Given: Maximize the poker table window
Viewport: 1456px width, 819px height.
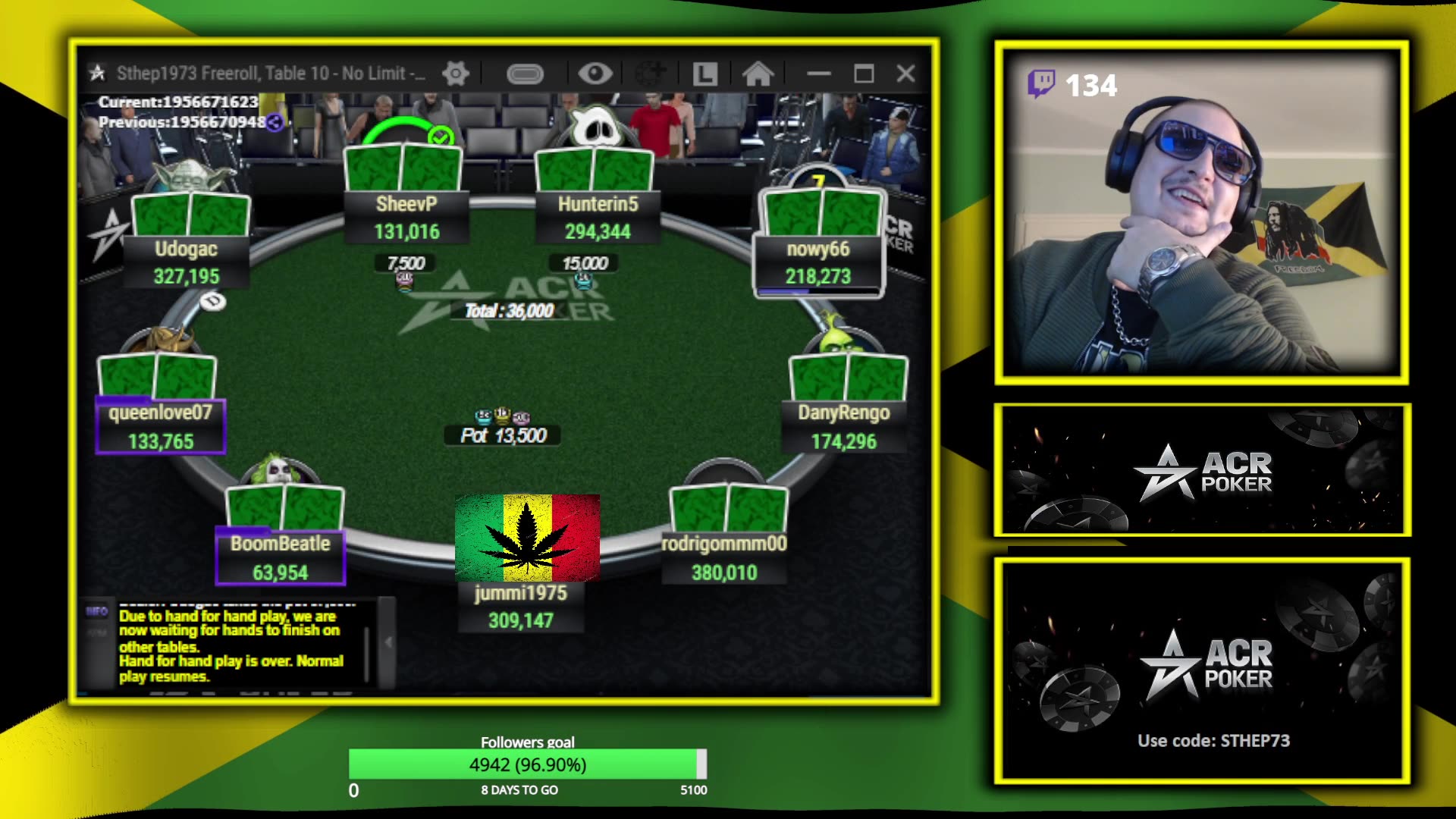Looking at the screenshot, I should pyautogui.click(x=864, y=74).
